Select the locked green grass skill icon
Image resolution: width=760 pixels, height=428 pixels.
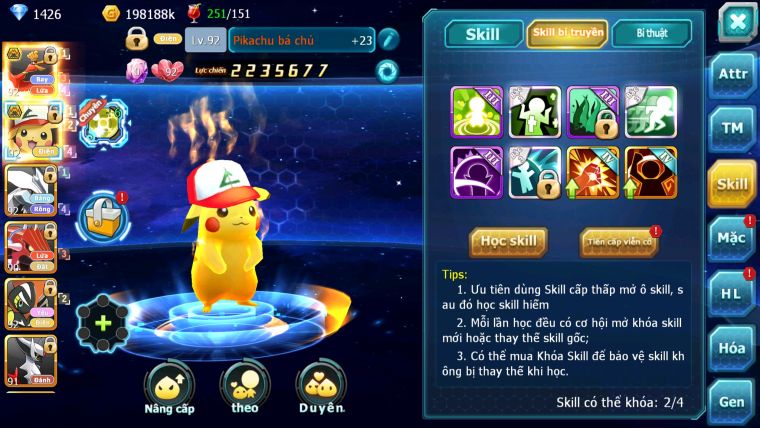coord(593,112)
